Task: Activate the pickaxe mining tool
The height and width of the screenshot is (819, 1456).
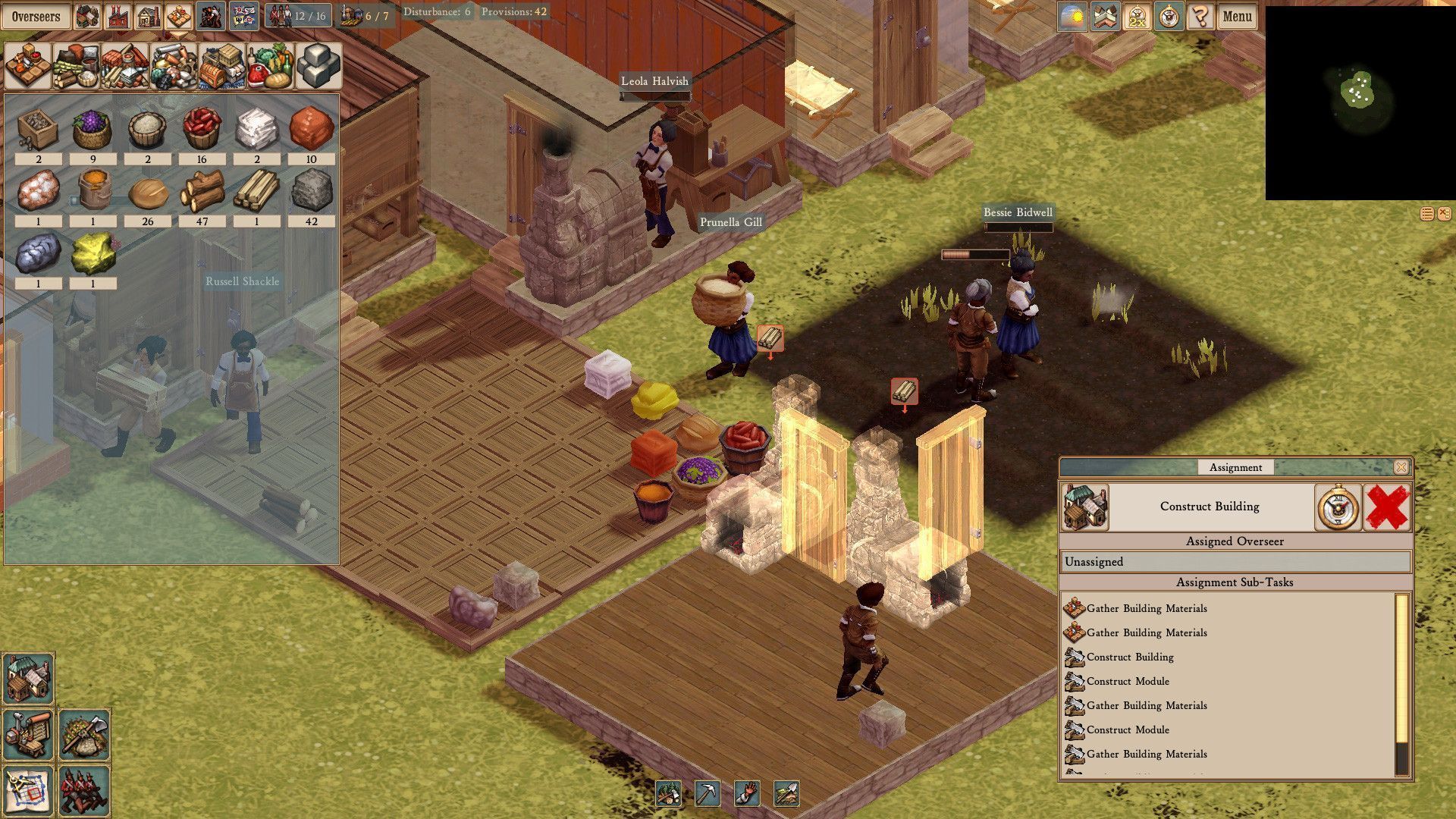Action: click(x=708, y=793)
